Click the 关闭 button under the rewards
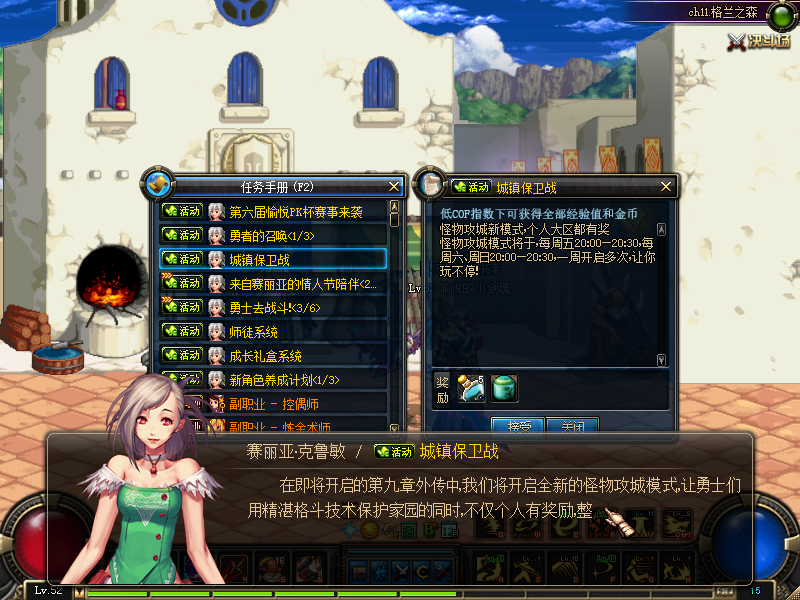The height and width of the screenshot is (600, 800). click(x=573, y=425)
